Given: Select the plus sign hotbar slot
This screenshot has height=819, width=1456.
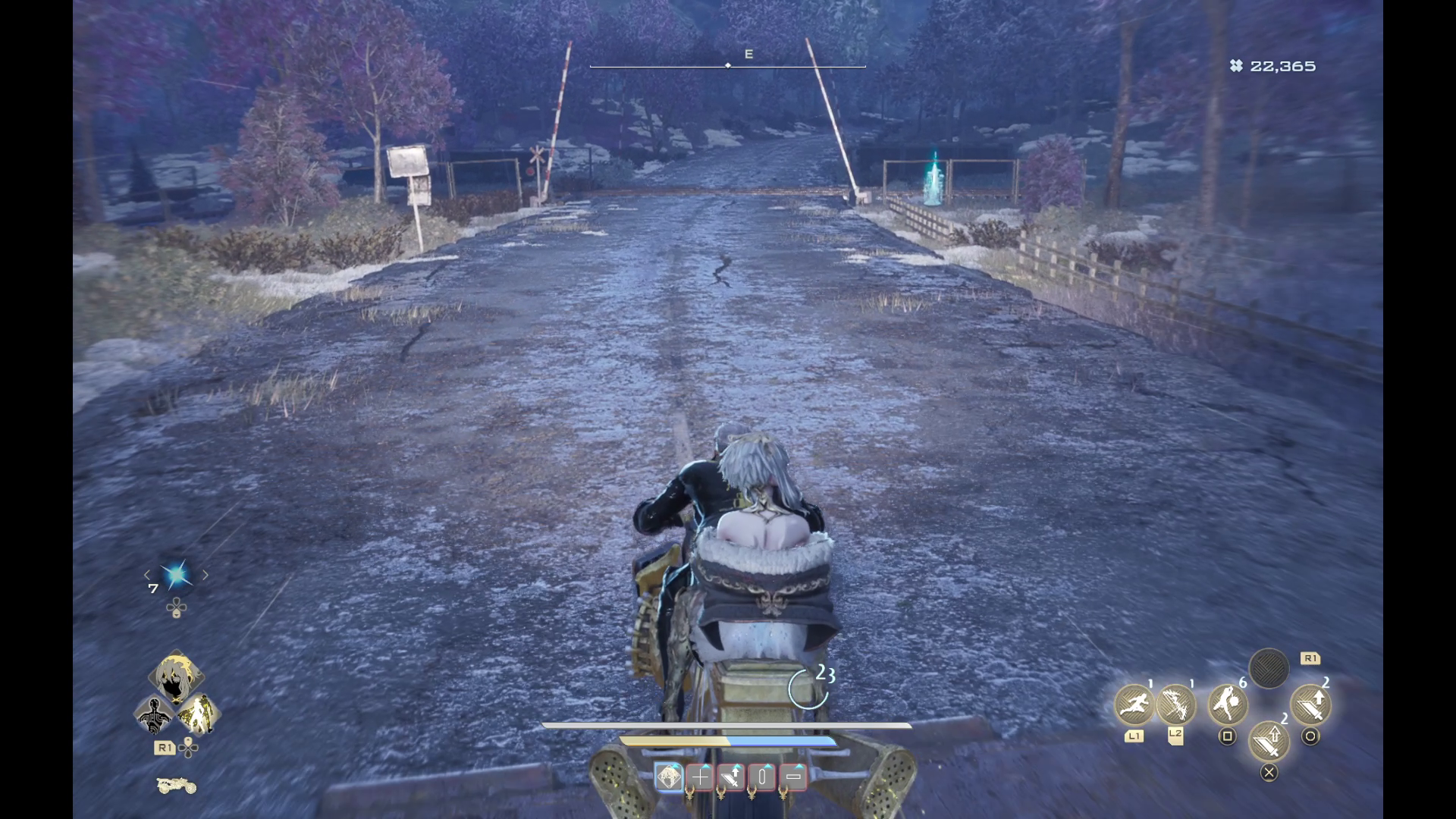Looking at the screenshot, I should pyautogui.click(x=700, y=777).
